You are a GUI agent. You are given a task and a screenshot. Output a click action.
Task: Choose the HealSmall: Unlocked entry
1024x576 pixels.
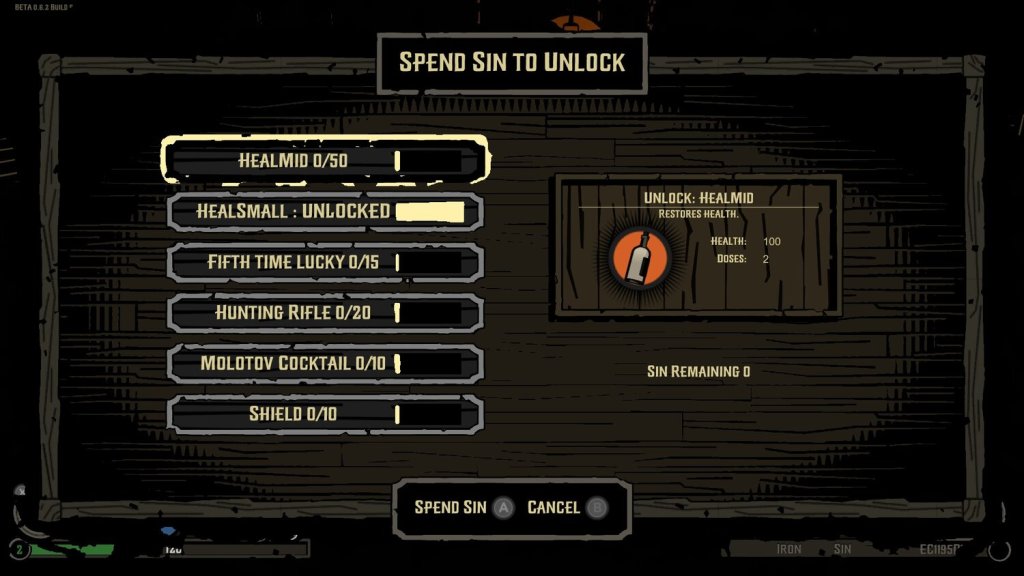[x=325, y=212]
